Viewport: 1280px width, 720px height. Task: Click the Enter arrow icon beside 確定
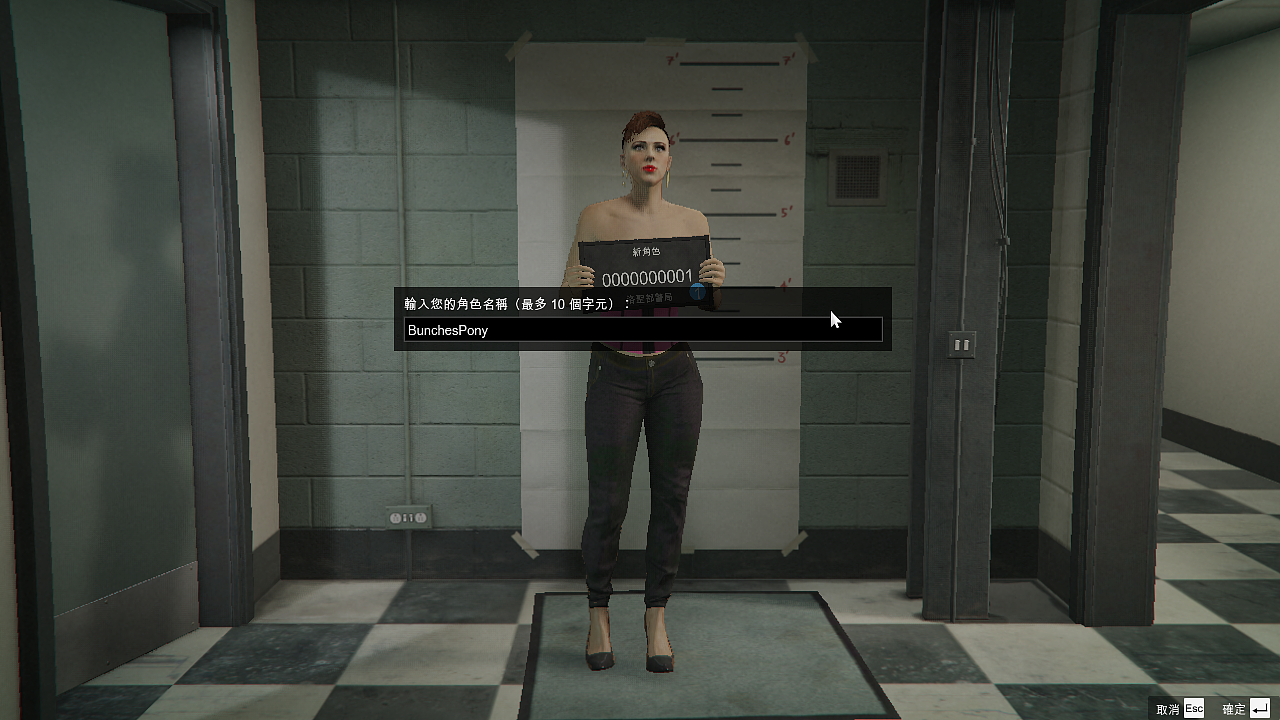[x=1261, y=708]
